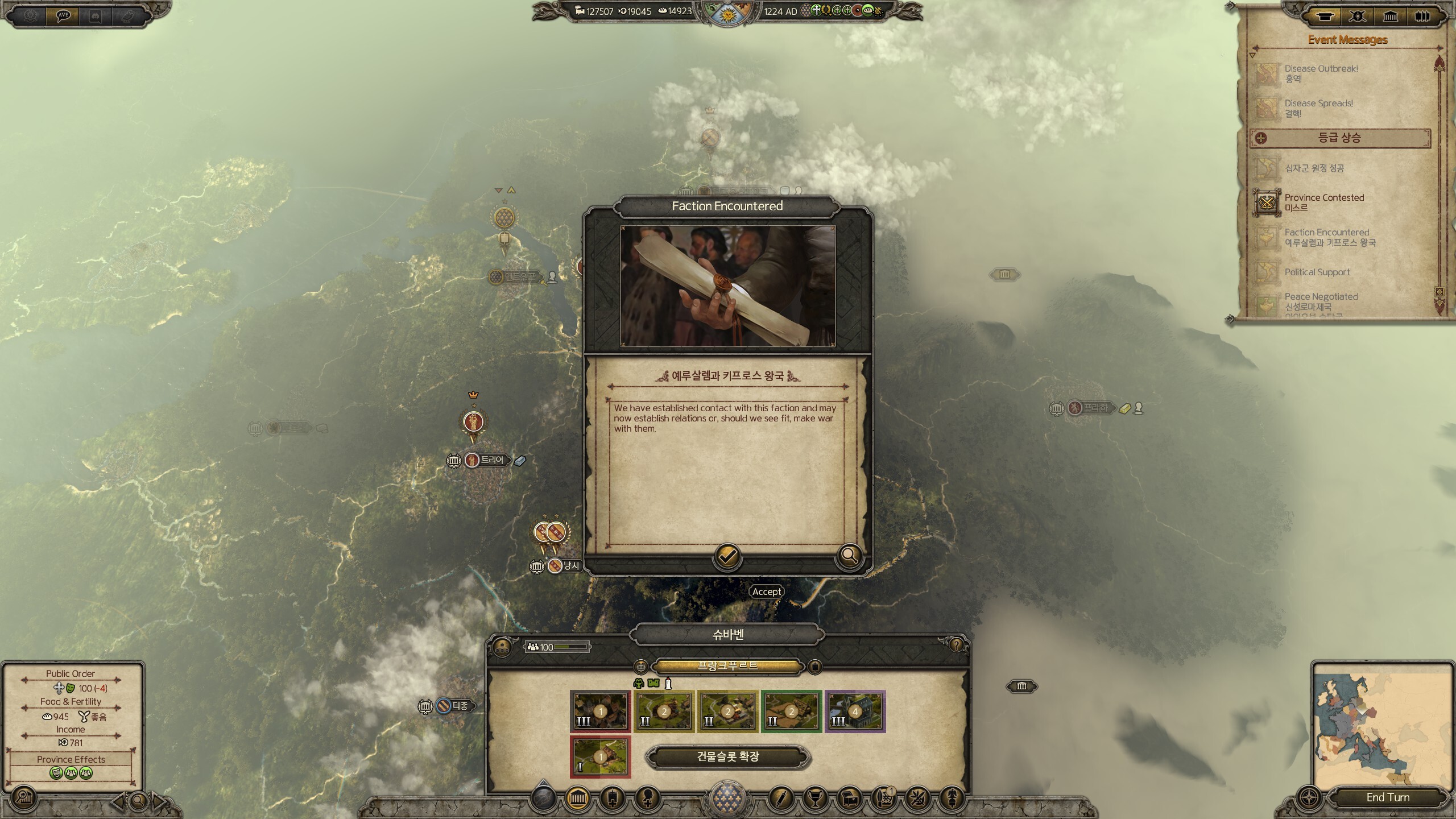Click the magnifying glass on the faction dialog
Image resolution: width=1456 pixels, height=819 pixels.
[849, 555]
